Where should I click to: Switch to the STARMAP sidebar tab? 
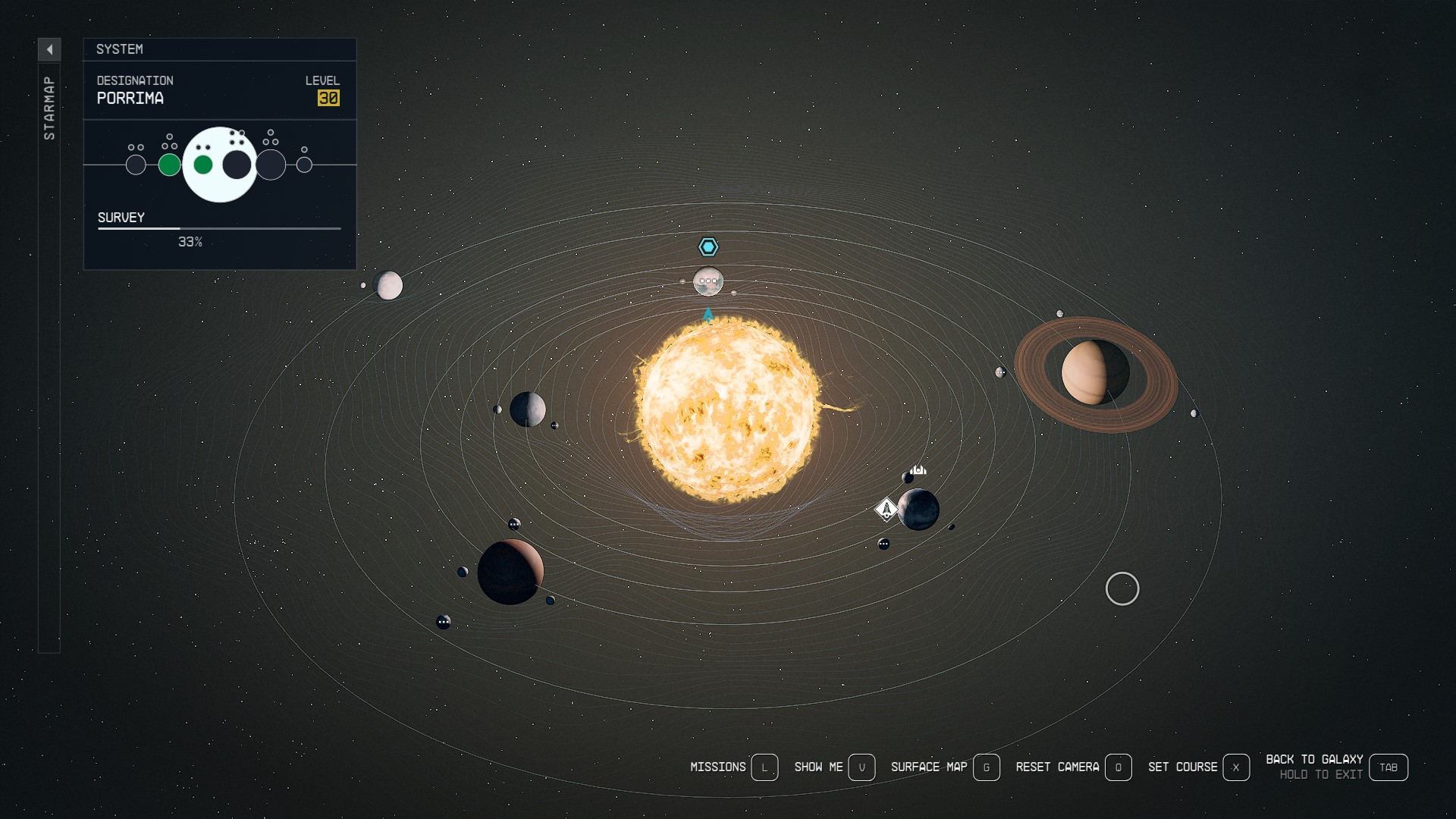(x=49, y=106)
